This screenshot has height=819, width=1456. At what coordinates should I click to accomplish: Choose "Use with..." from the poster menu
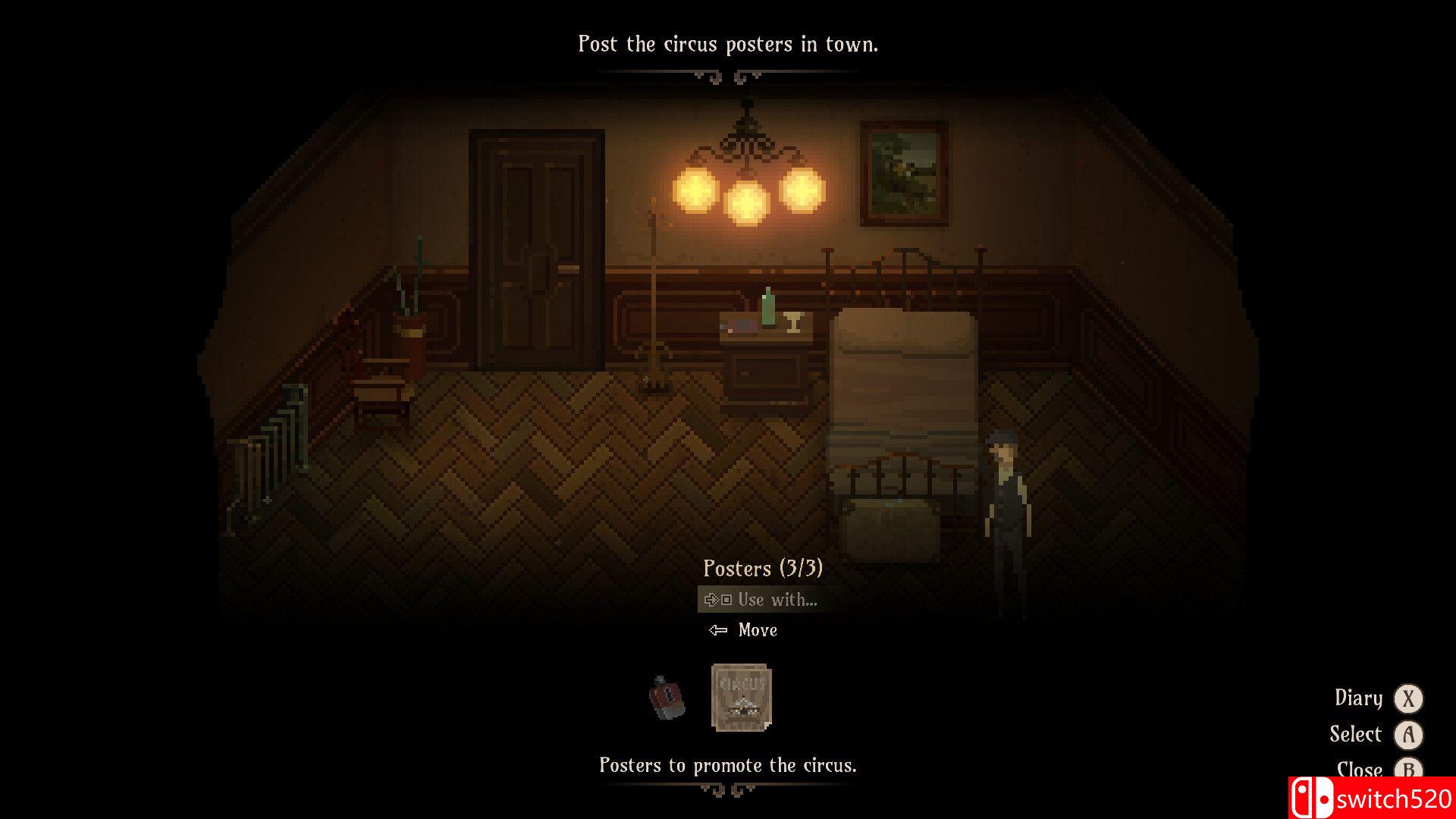(x=779, y=599)
